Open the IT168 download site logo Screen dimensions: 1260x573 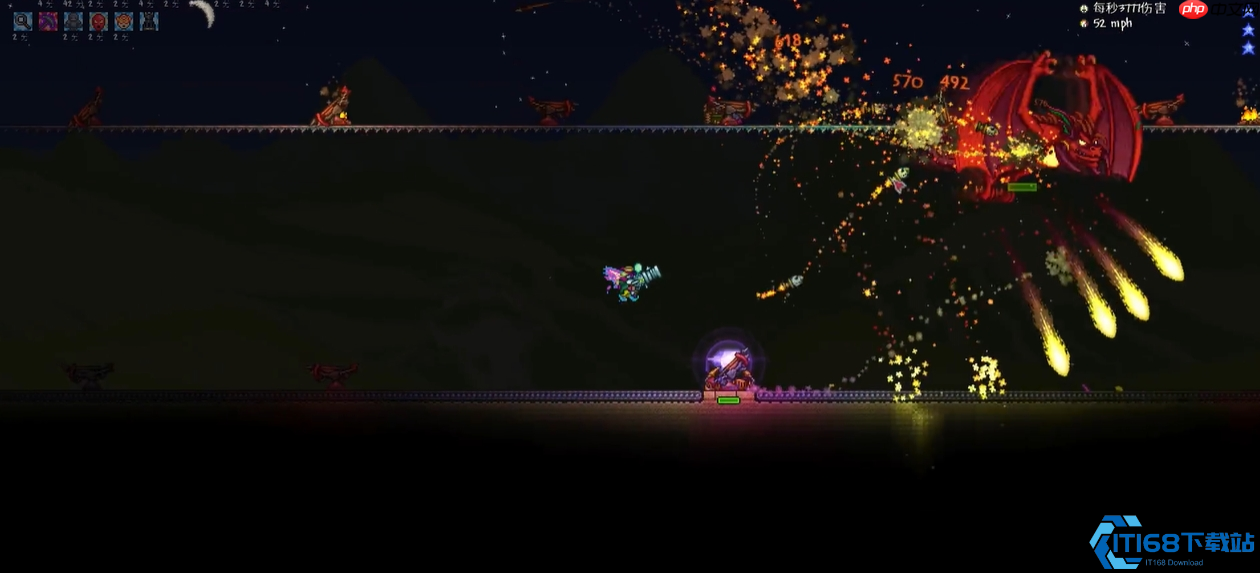(1172, 544)
